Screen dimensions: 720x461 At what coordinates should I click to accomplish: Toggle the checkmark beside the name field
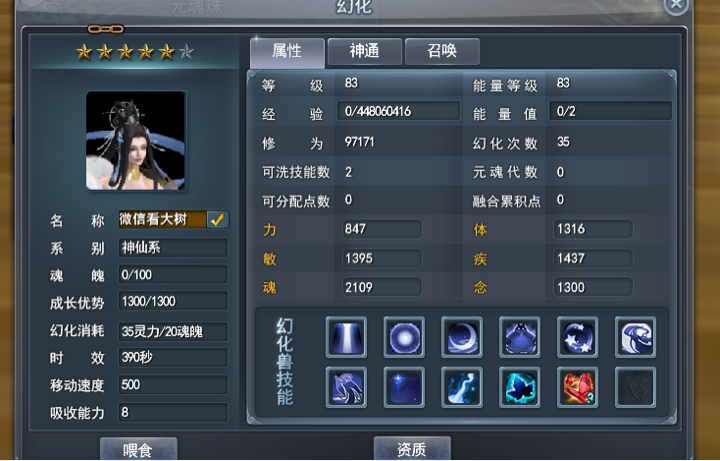tap(217, 219)
